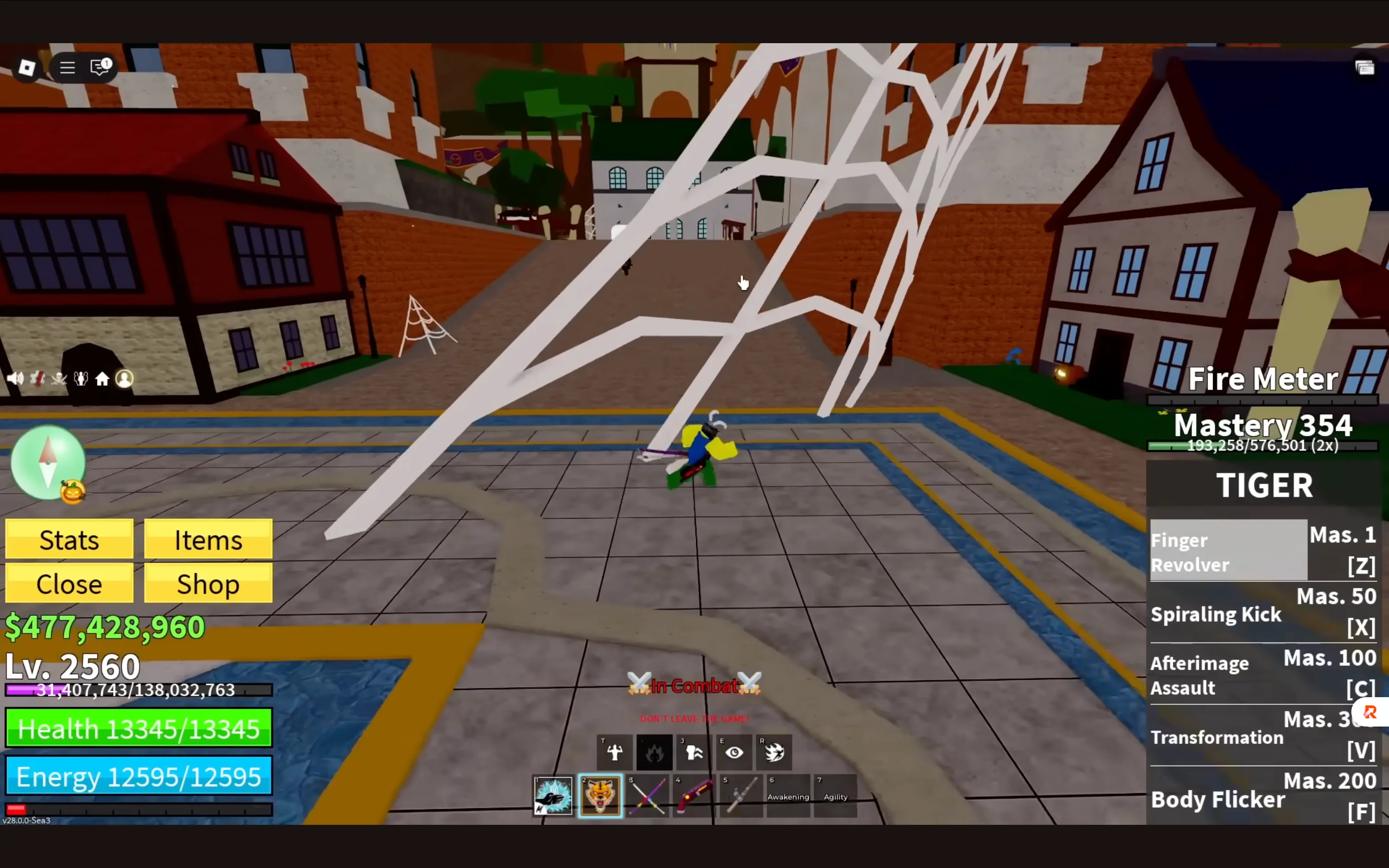The height and width of the screenshot is (868, 1389).
Task: Open the Stats panel
Action: [x=69, y=540]
